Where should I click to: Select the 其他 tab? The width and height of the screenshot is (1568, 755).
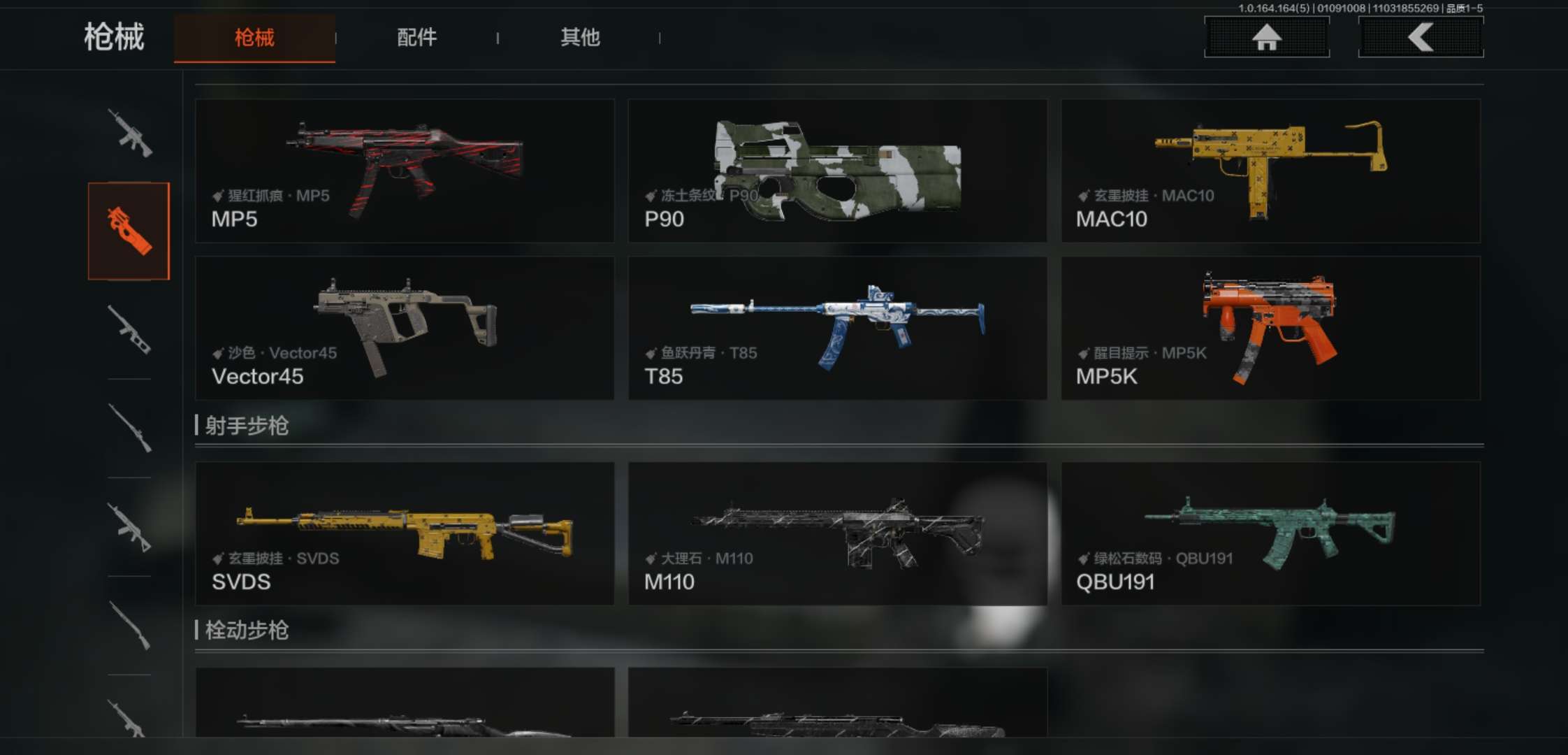(580, 38)
